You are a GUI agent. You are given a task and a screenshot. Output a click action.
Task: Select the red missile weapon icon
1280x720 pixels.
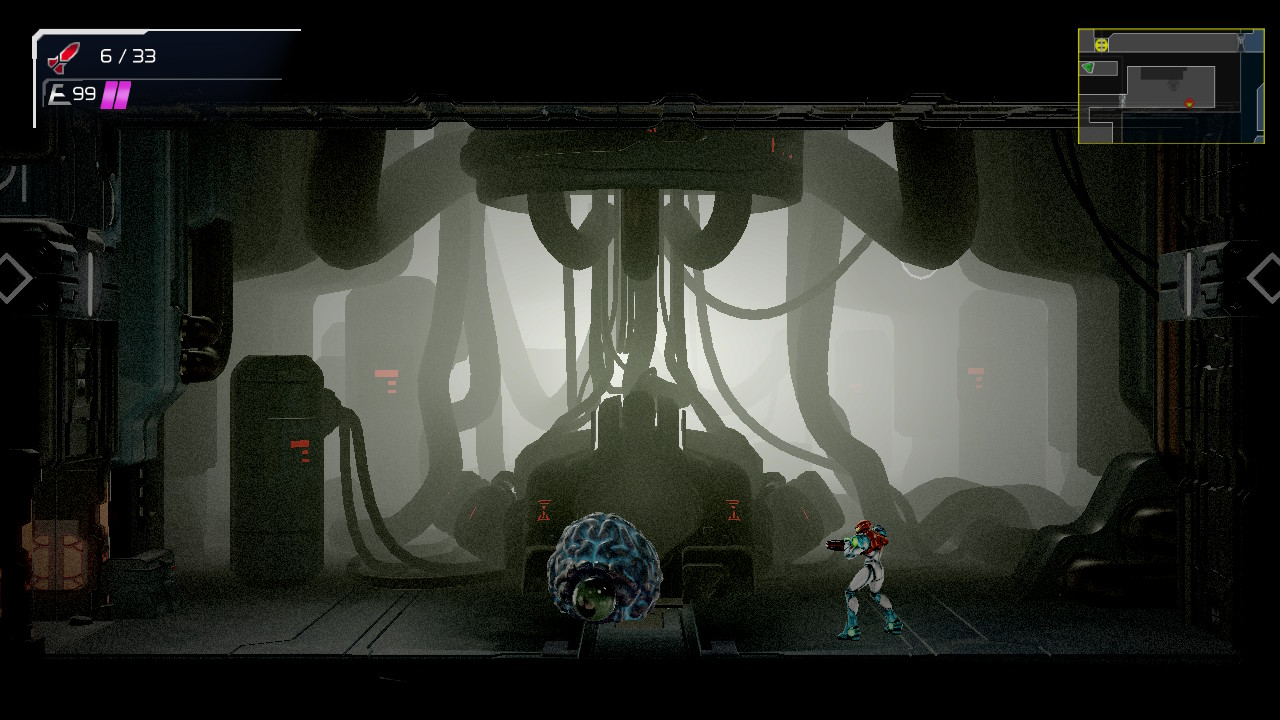[64, 57]
